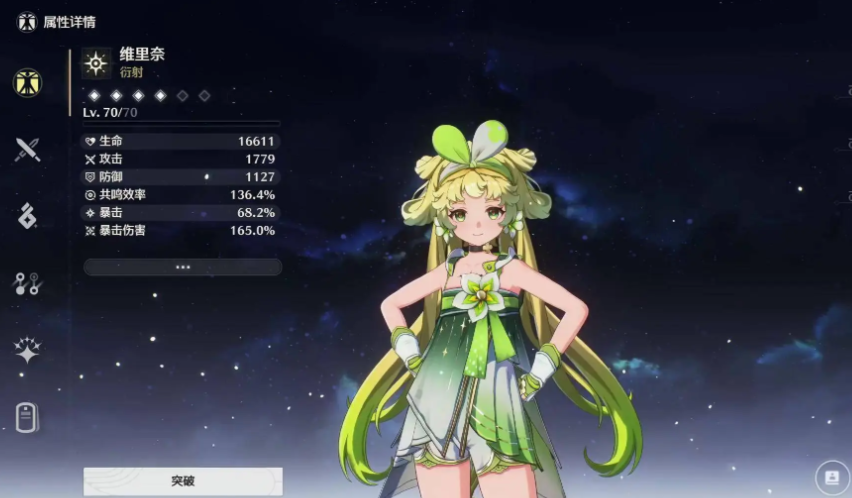Expand the stats with the three-dots bar
The width and height of the screenshot is (852, 498).
182,267
